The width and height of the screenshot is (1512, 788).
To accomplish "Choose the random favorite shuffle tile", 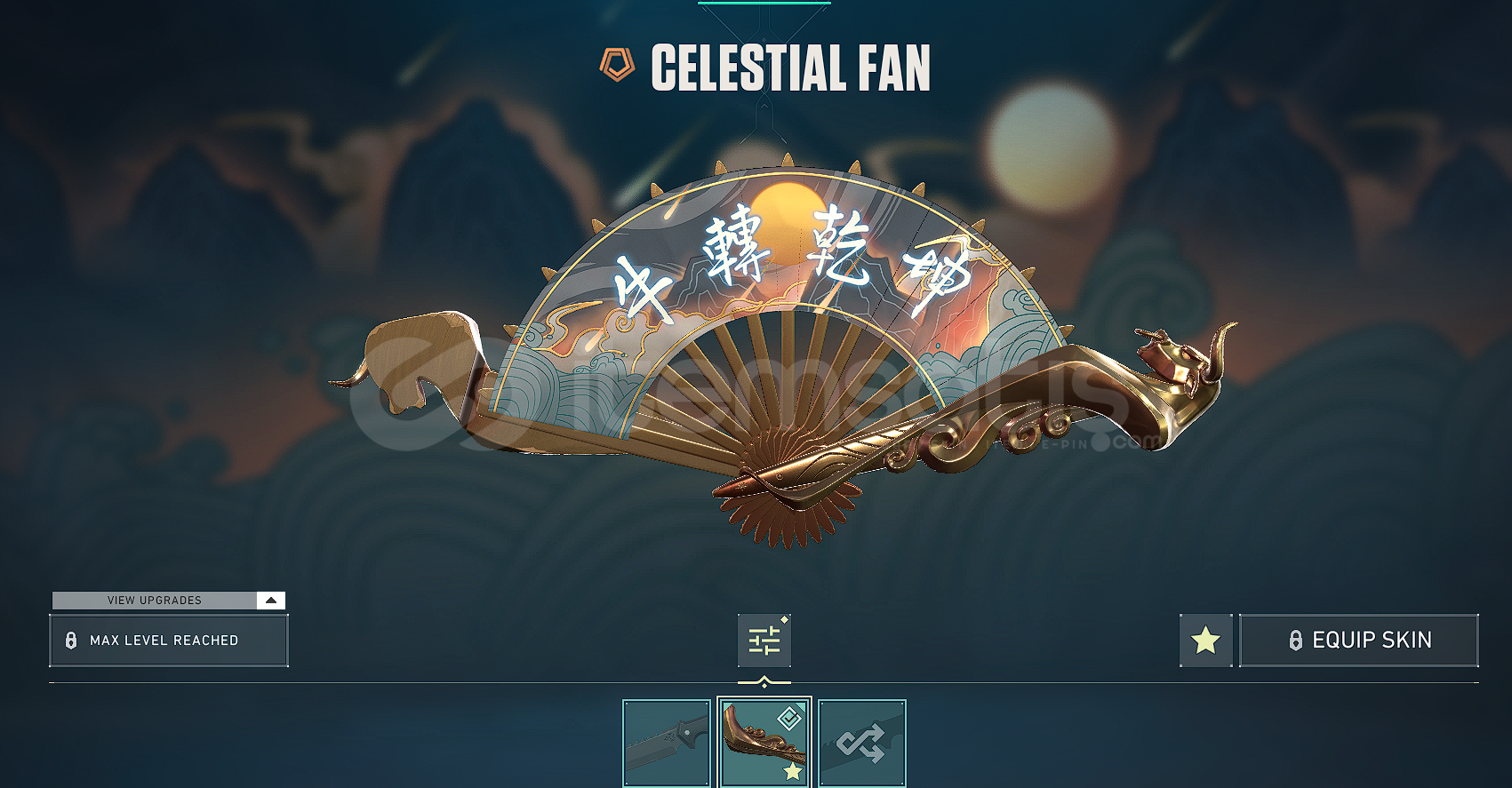I will 861,743.
